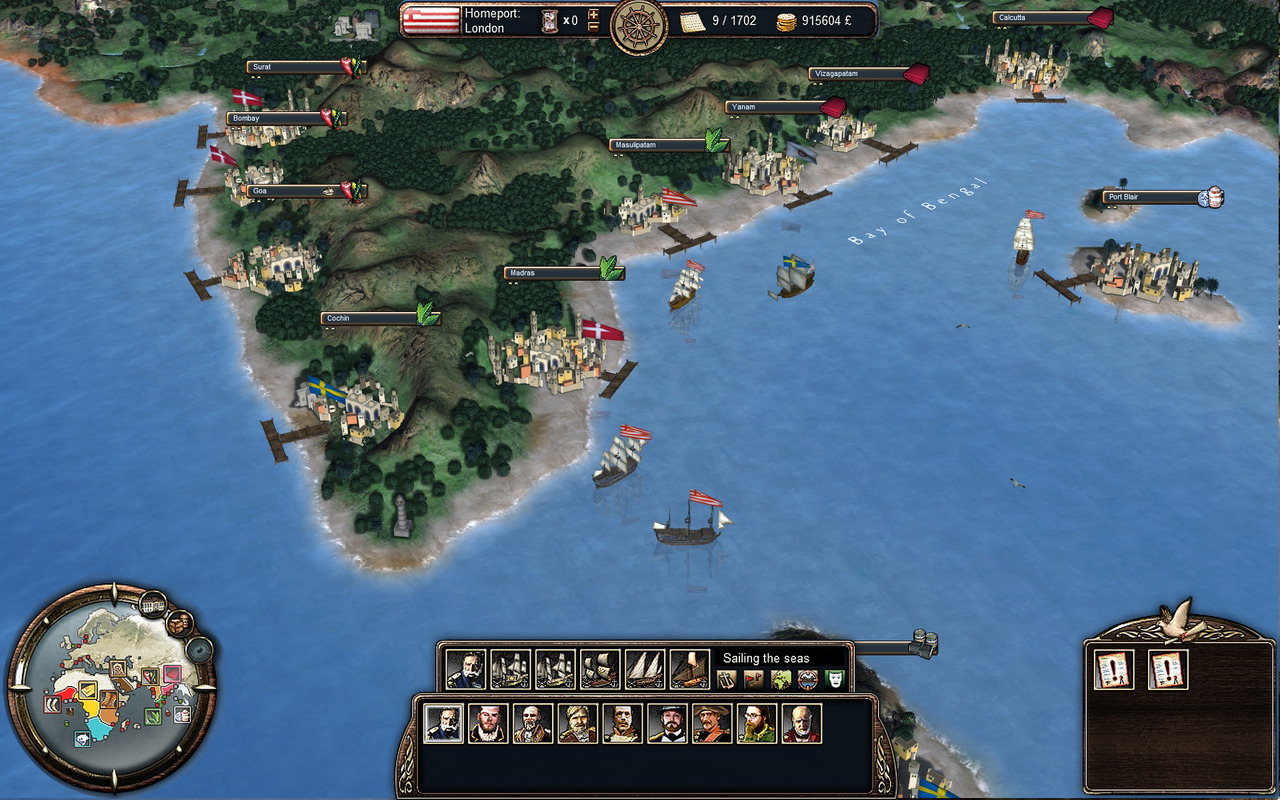
Task: Open the fleet's green map command
Action: pyautogui.click(x=781, y=680)
